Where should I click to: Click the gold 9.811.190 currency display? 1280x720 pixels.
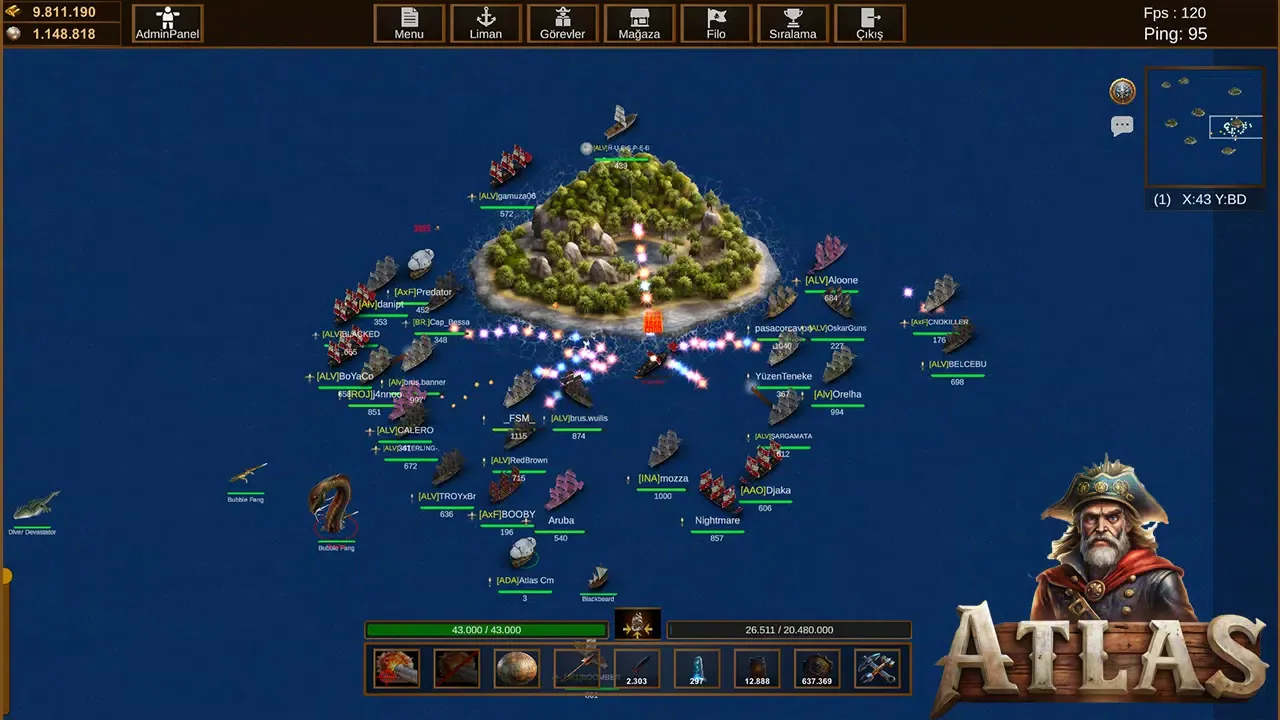pyautogui.click(x=62, y=13)
